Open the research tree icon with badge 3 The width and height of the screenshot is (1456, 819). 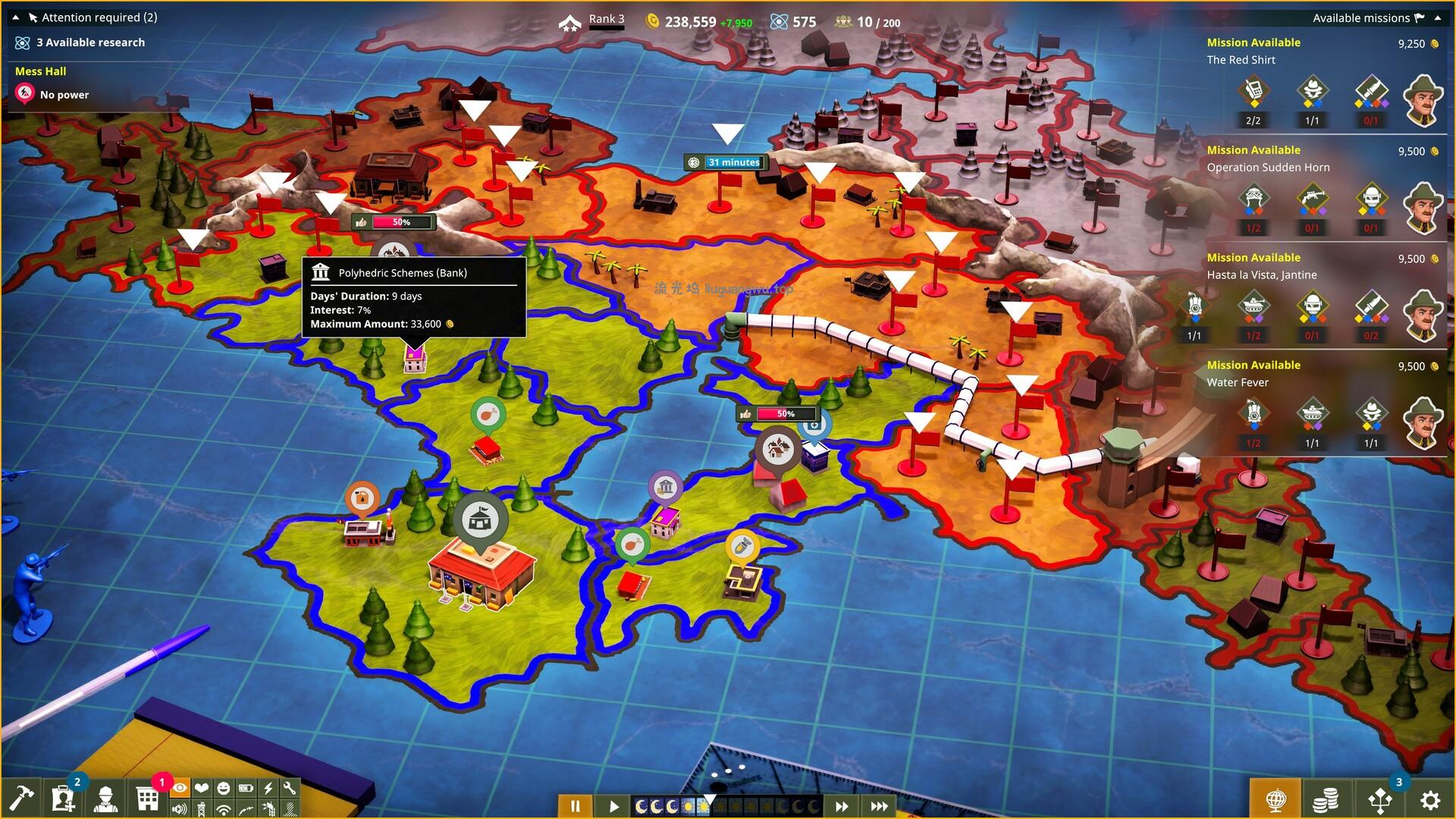click(x=1379, y=800)
